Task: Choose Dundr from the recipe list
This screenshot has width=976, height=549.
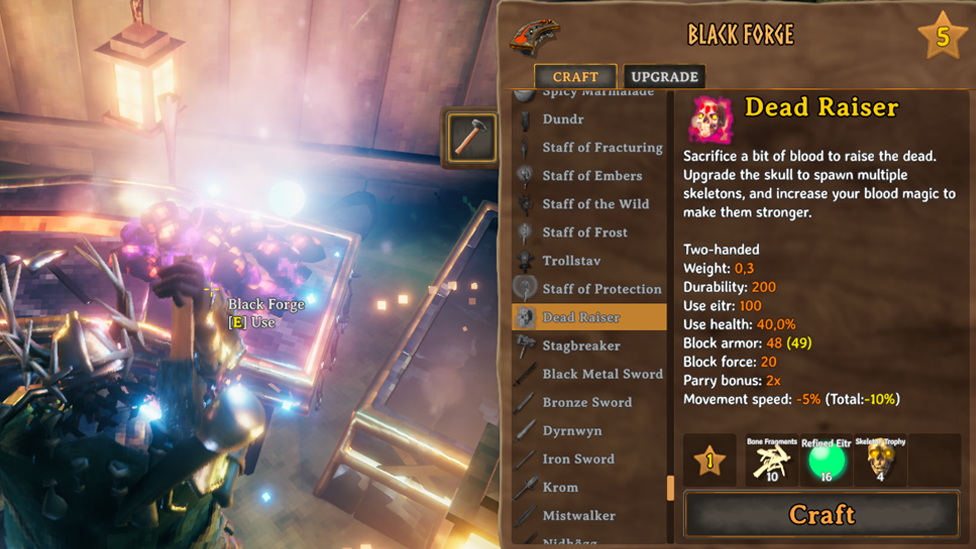Action: point(563,119)
